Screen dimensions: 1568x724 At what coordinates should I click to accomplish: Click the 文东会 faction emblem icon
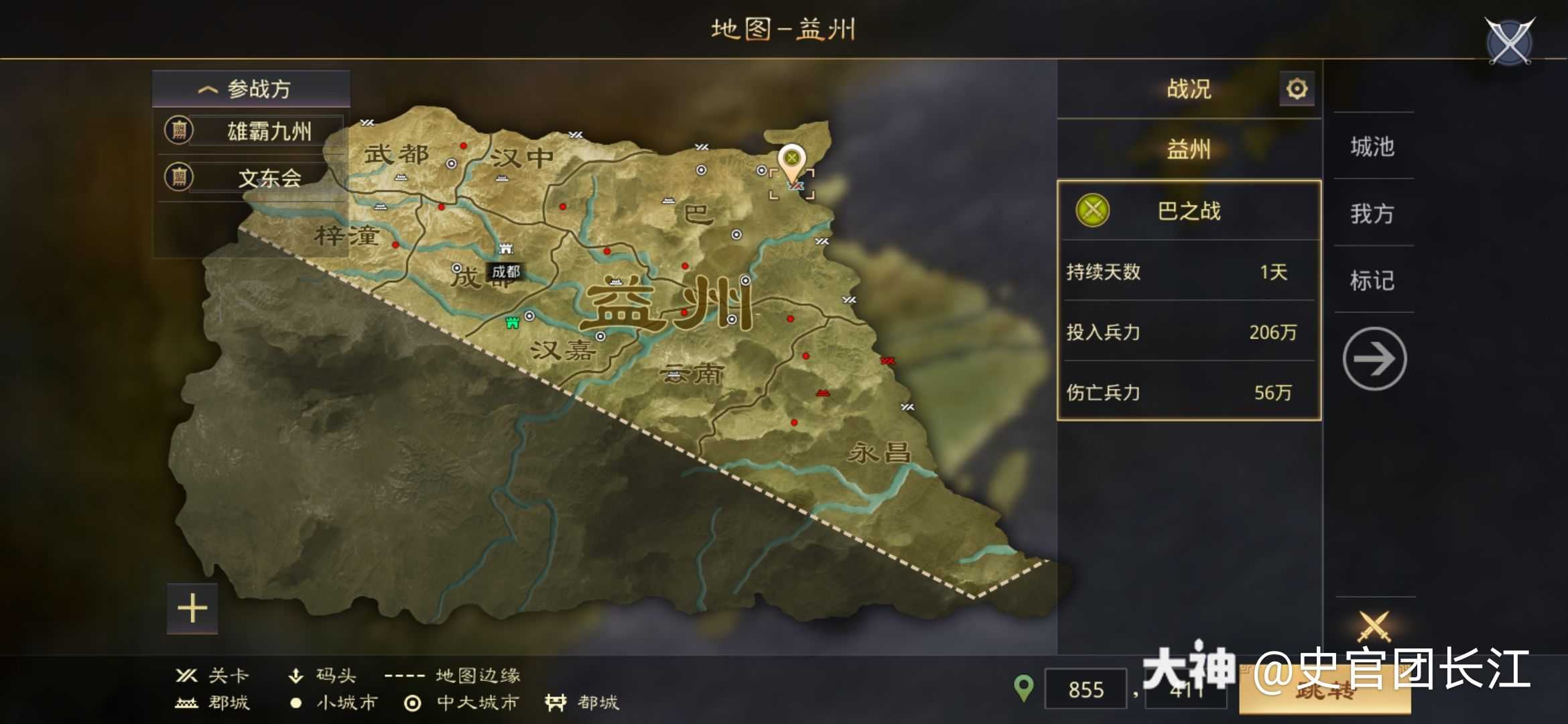point(178,177)
